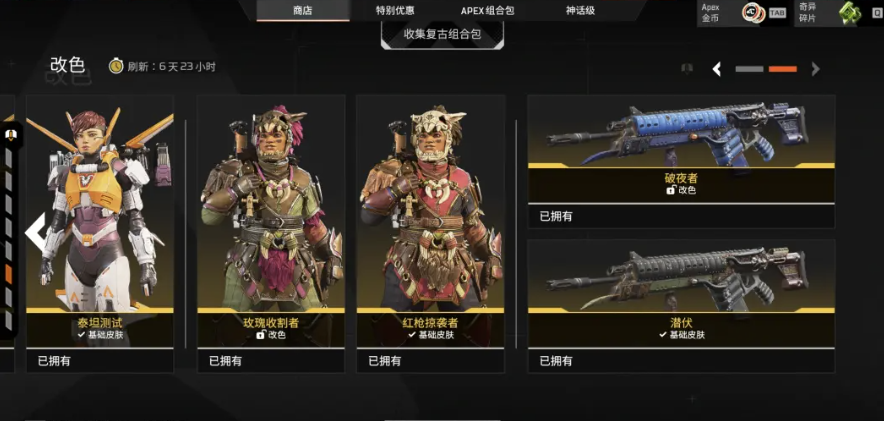The width and height of the screenshot is (884, 421).
Task: Select the grey first-page indicator bar
Action: point(749,69)
